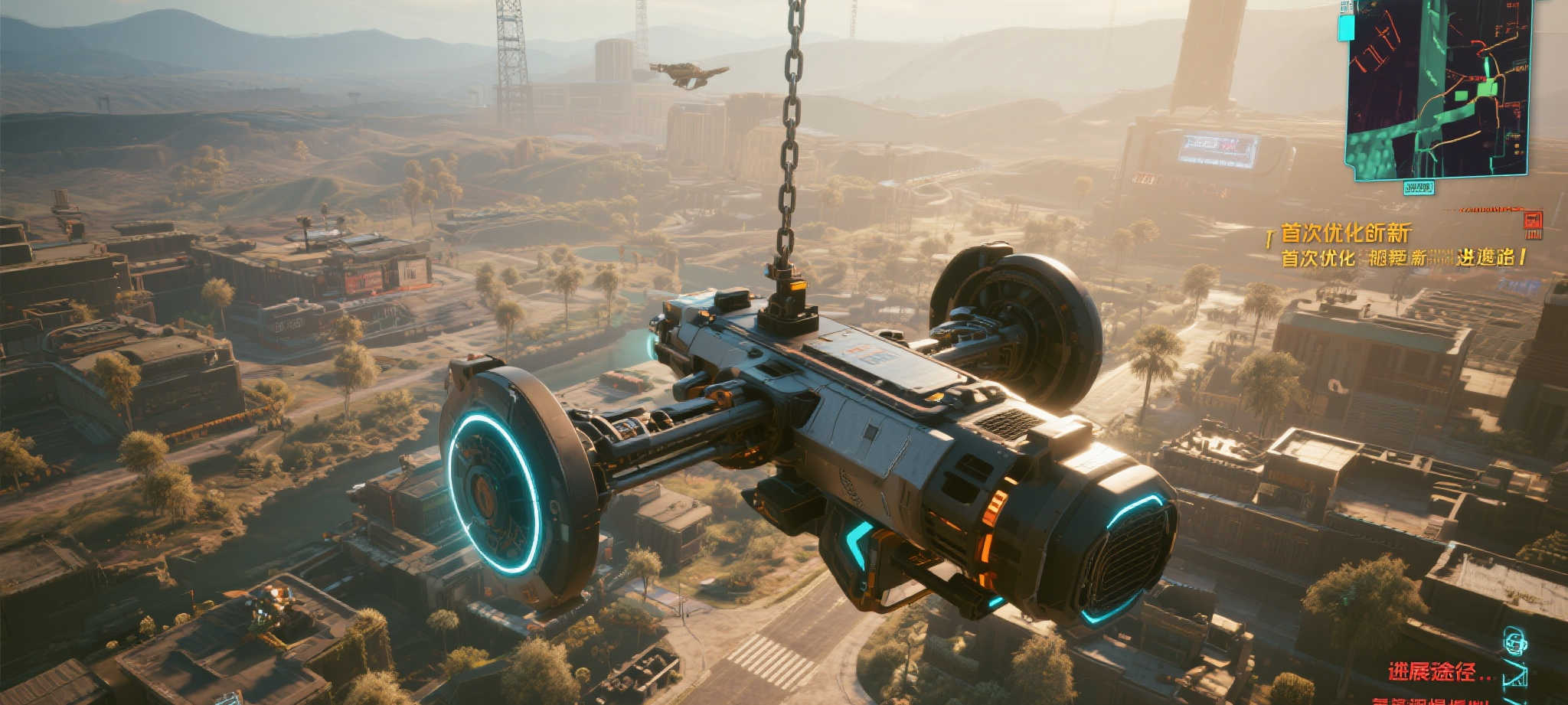Click the cyan square on the minimap's left edge
Viewport: 1568px width, 705px height.
coord(1345,28)
